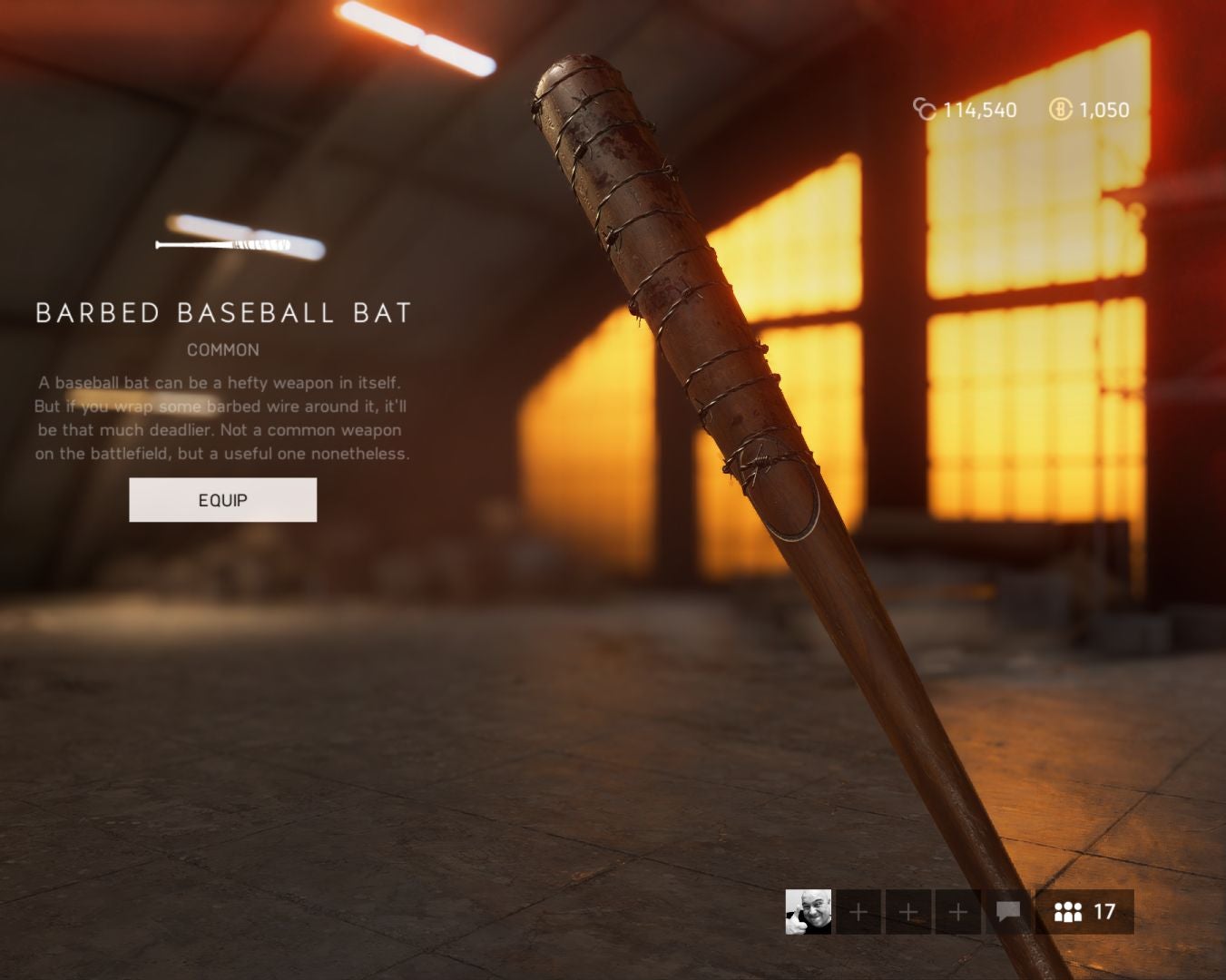The width and height of the screenshot is (1226, 980).
Task: Show the online friends list count
Action: (x=1084, y=912)
